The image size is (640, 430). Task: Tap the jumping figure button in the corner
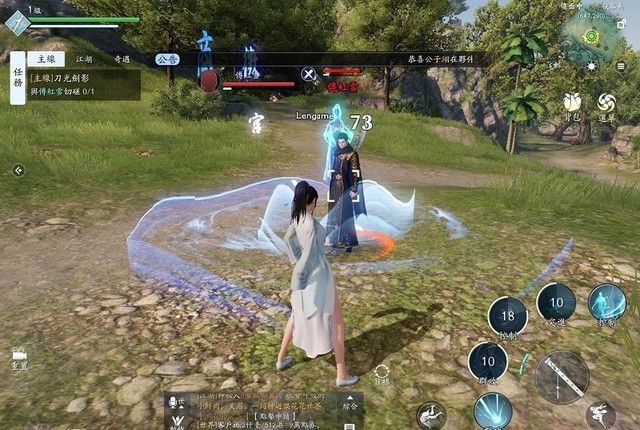pyautogui.click(x=601, y=415)
